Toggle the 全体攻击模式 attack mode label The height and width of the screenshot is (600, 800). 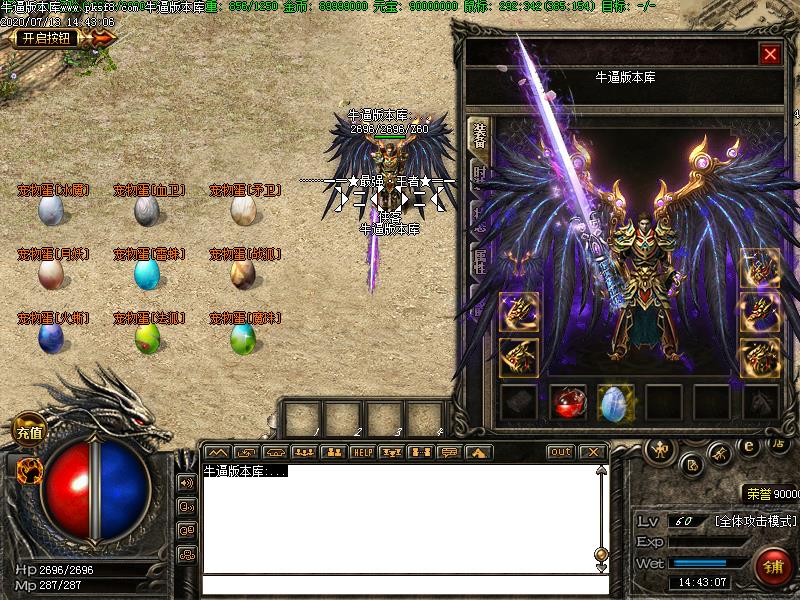756,521
